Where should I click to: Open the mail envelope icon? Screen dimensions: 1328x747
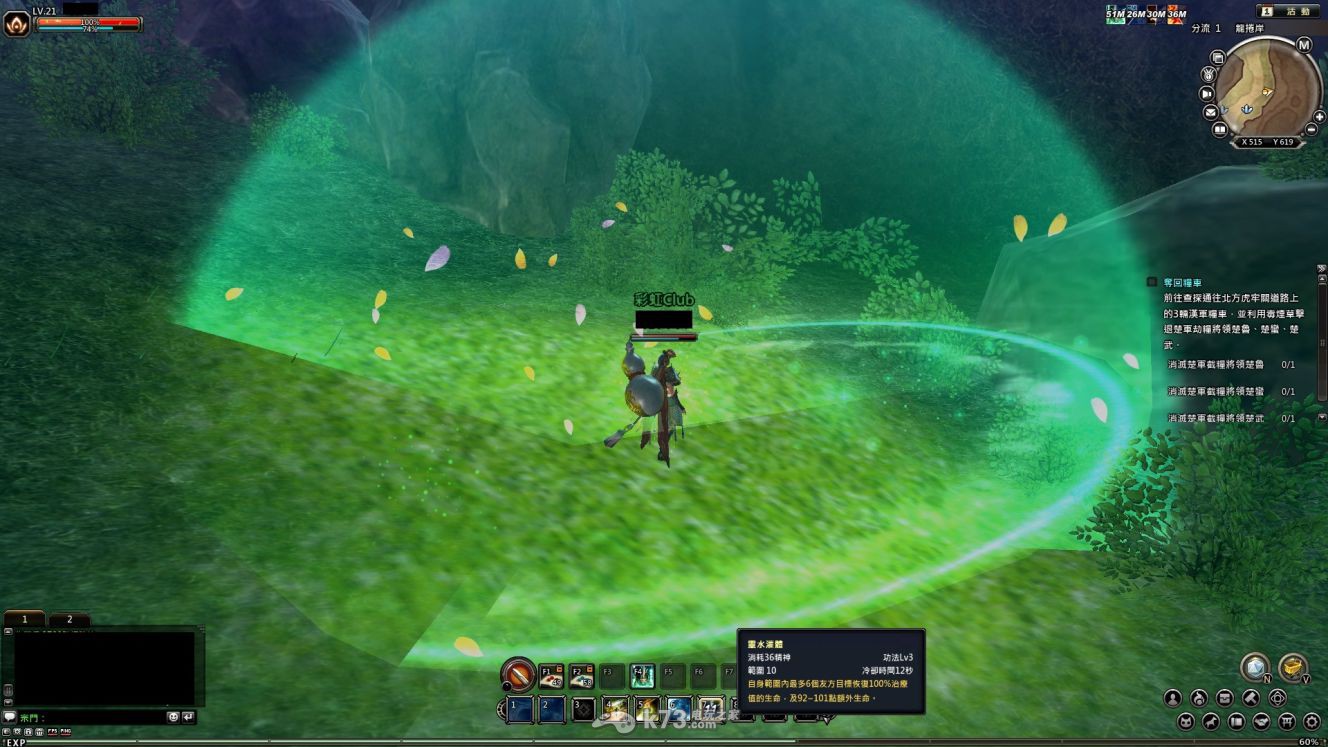pos(1212,112)
